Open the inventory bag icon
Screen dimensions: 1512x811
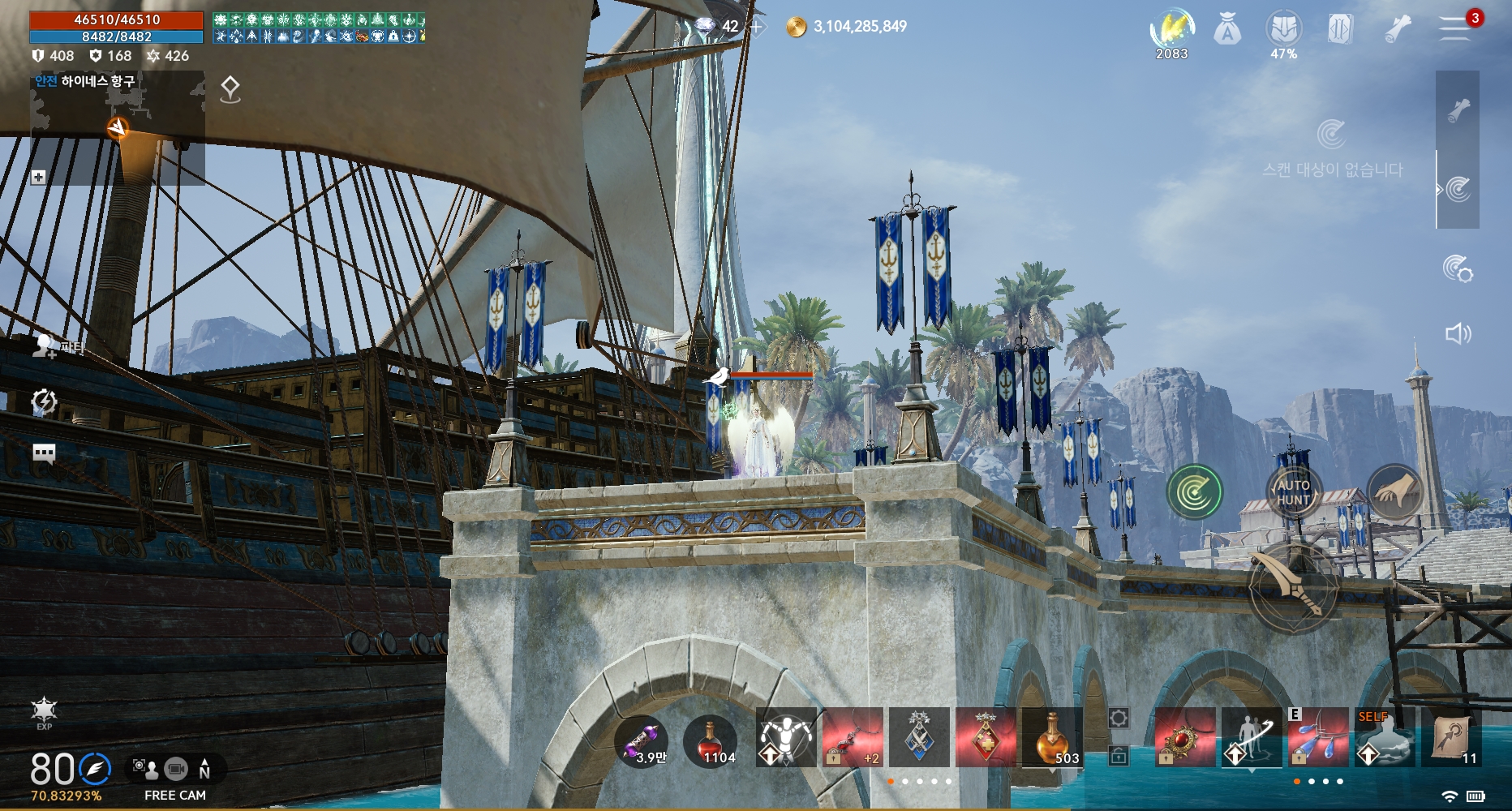tap(1227, 31)
